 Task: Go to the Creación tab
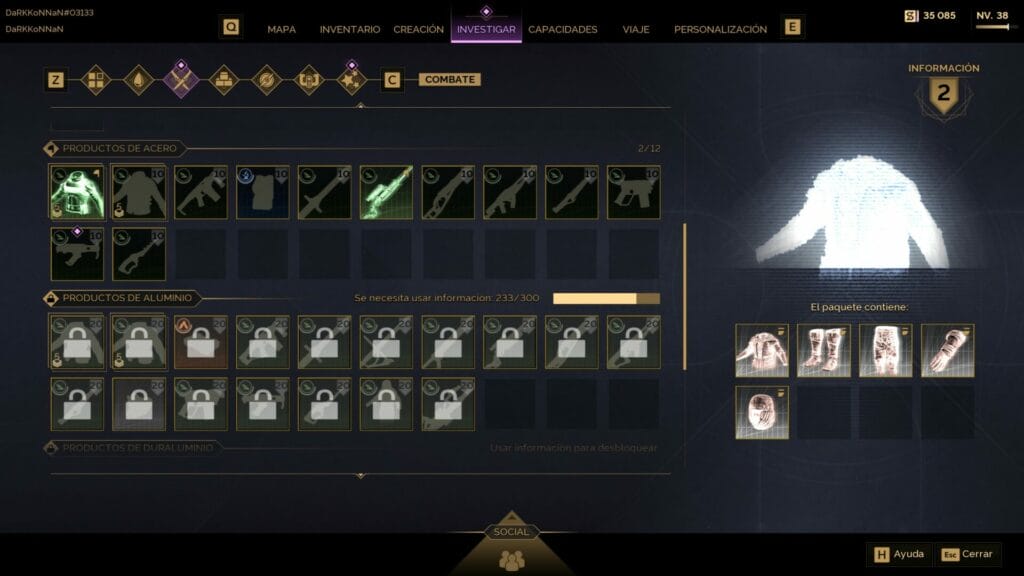[418, 29]
